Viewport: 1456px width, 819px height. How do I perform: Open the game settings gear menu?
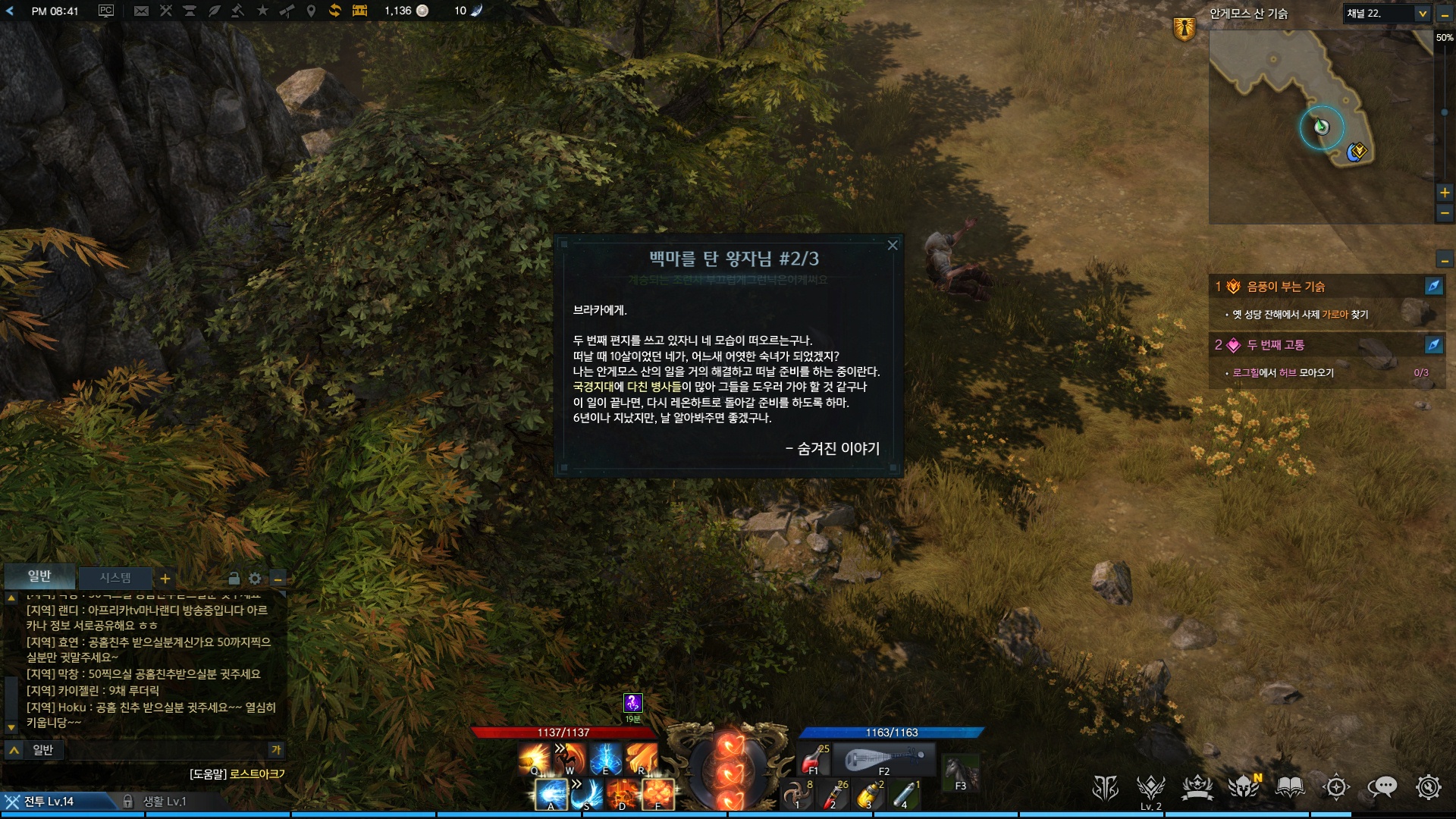(1428, 788)
